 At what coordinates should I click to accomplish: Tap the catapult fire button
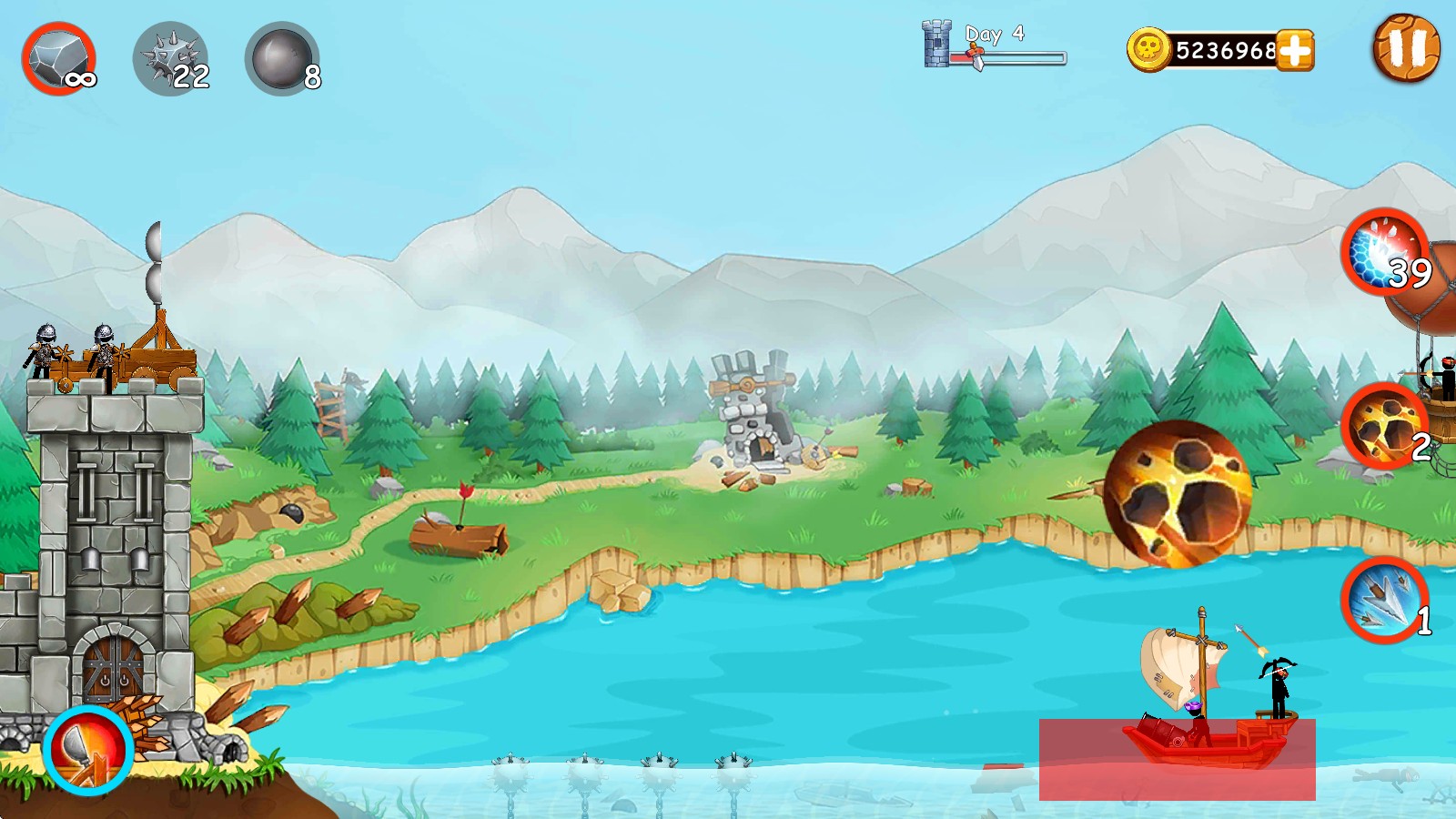(x=88, y=750)
